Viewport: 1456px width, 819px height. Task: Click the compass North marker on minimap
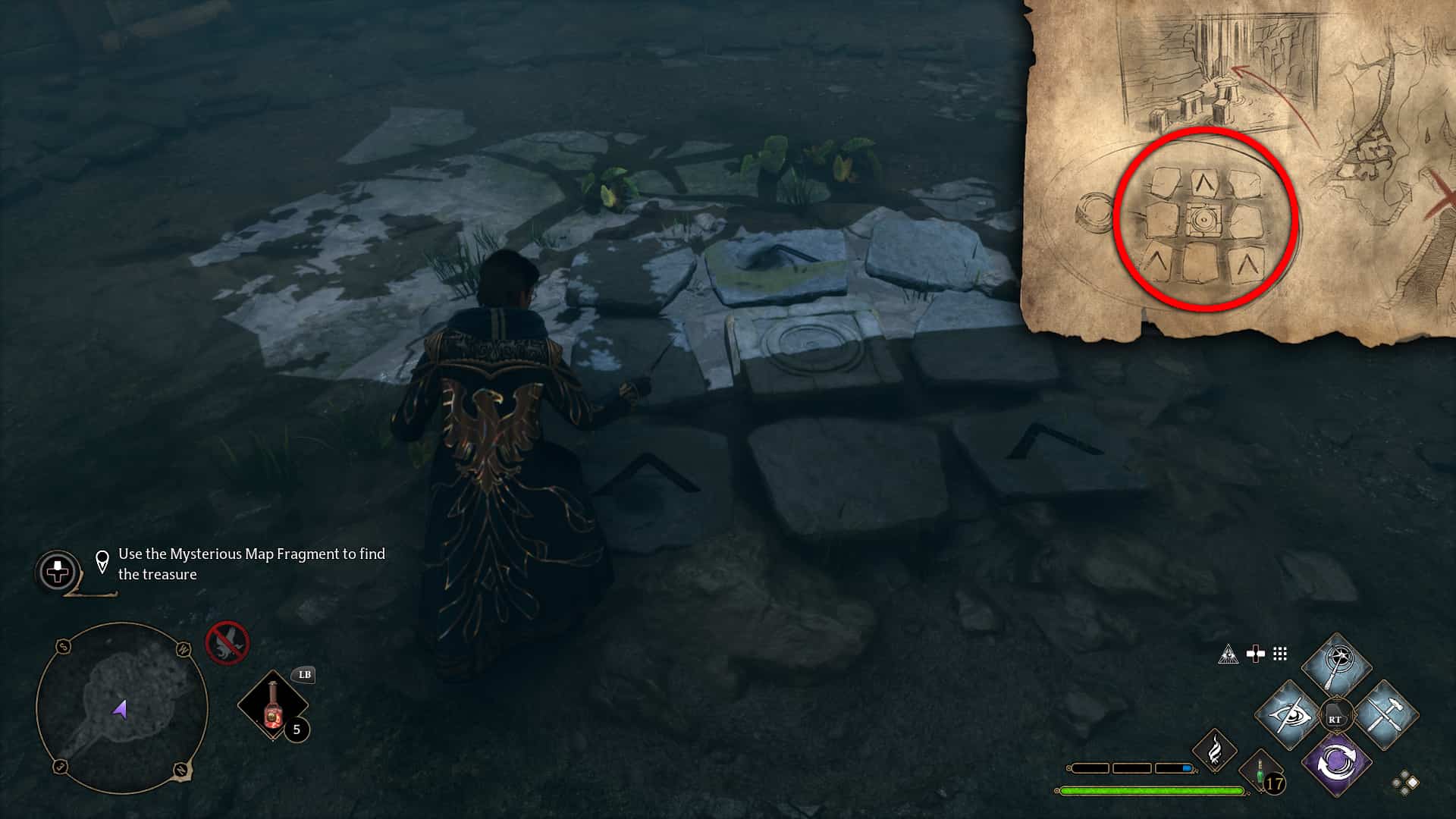click(x=180, y=768)
